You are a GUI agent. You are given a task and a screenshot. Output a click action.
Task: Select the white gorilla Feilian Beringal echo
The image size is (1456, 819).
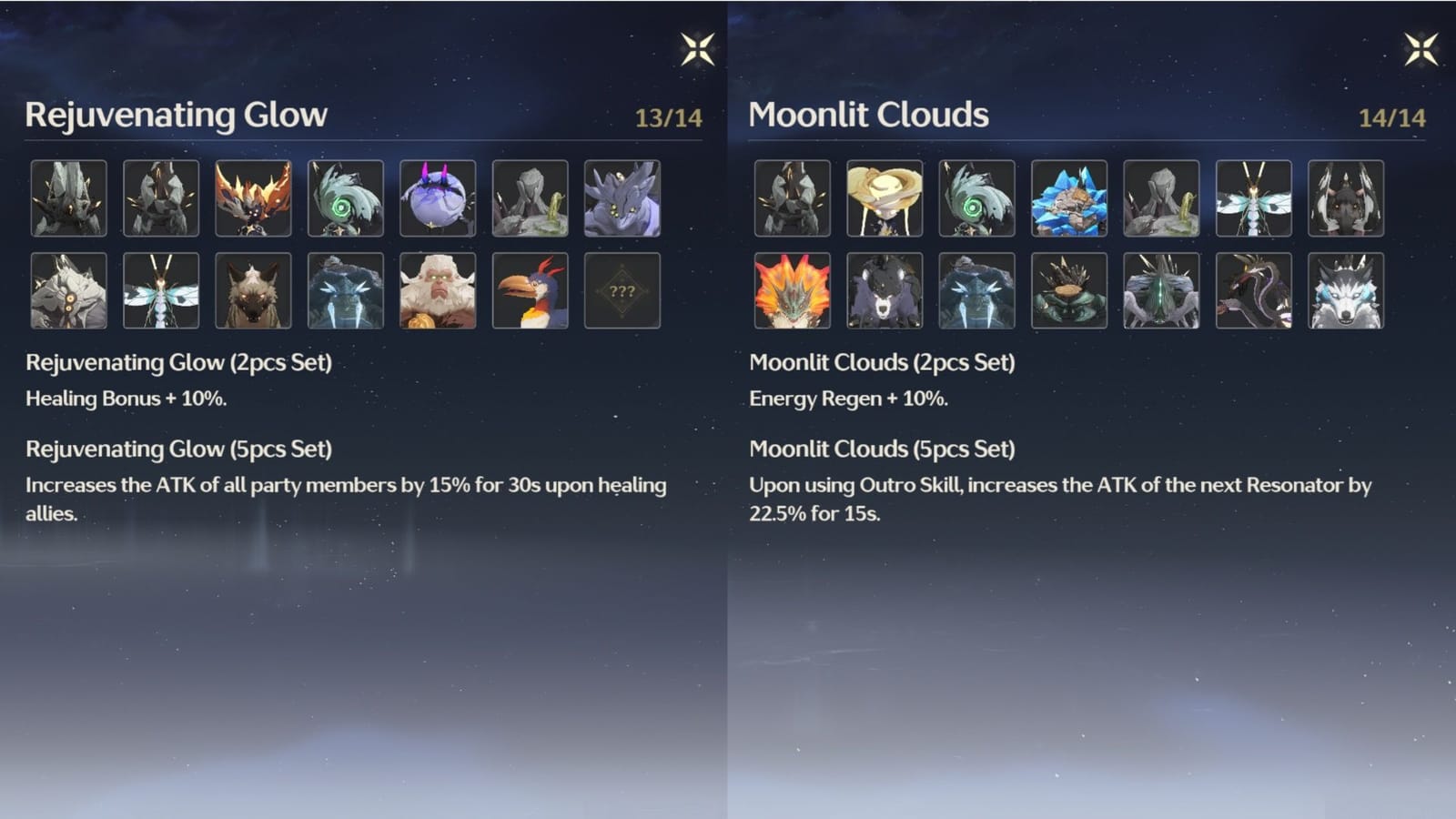[x=438, y=291]
